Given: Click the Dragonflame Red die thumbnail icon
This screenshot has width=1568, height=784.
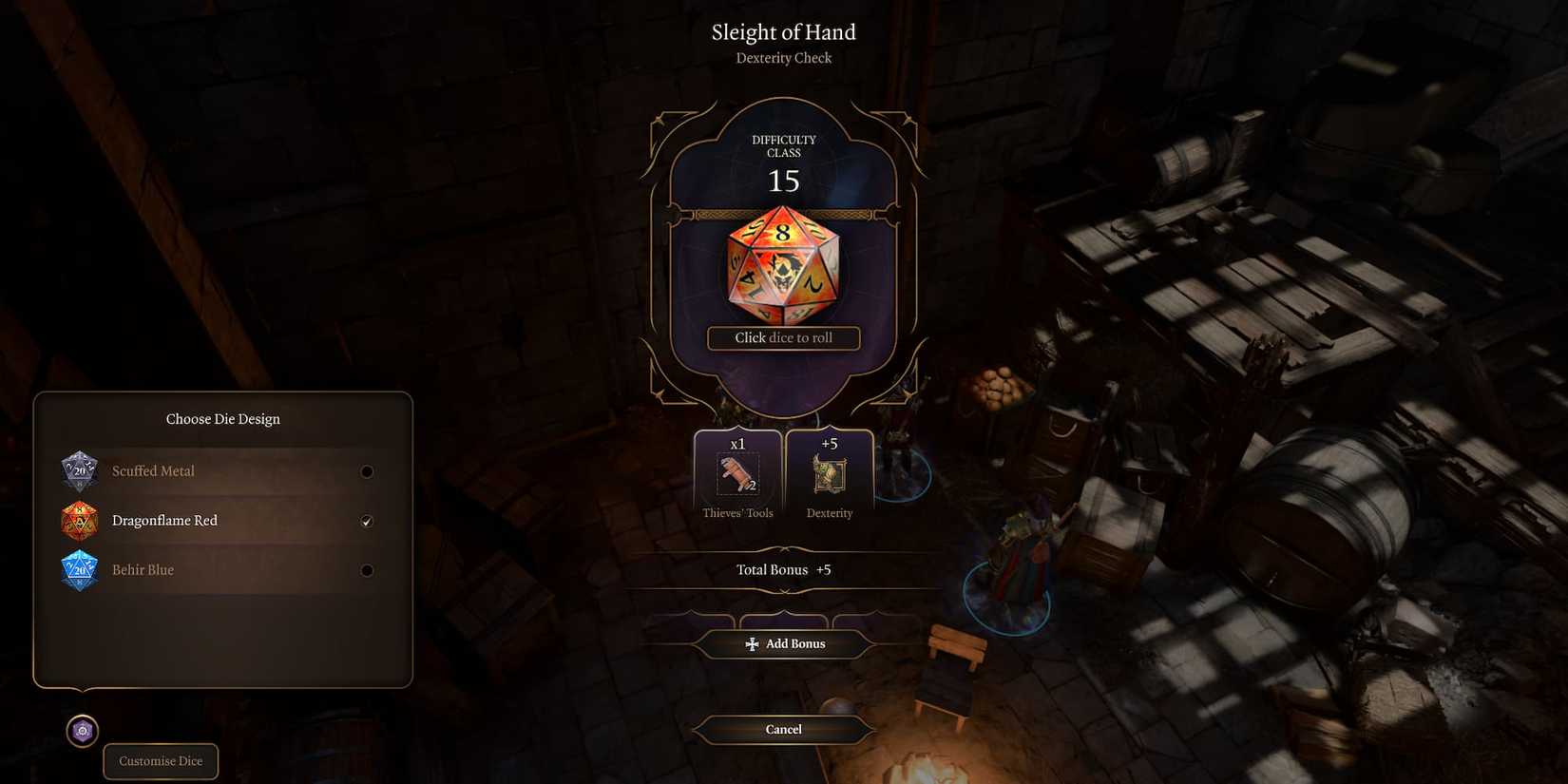Looking at the screenshot, I should (x=80, y=521).
